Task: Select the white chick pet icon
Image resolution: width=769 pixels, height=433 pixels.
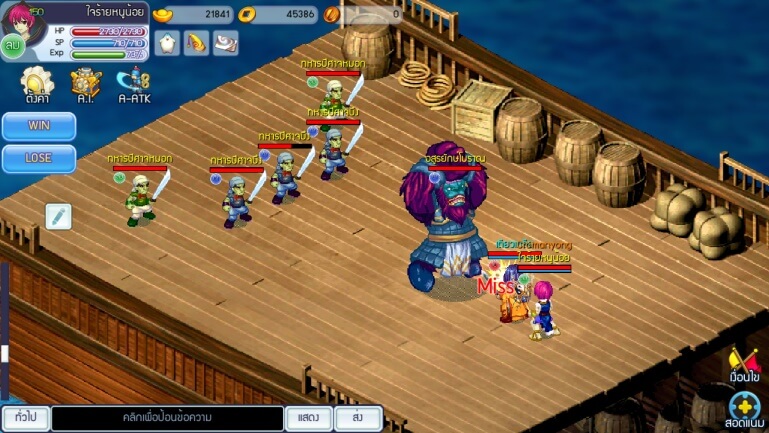Action: pyautogui.click(x=167, y=43)
